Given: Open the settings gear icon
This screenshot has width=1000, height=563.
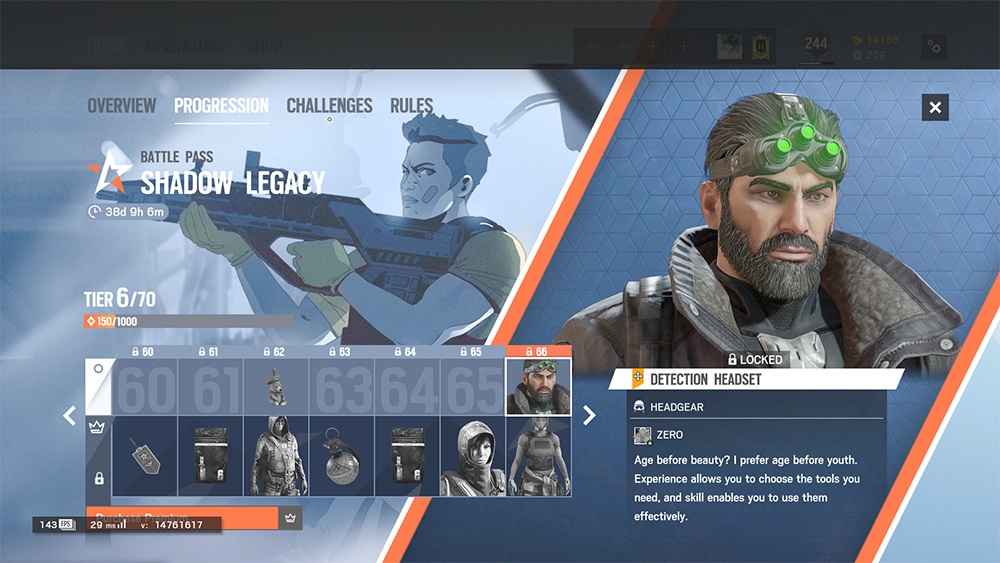Looking at the screenshot, I should click(x=934, y=46).
